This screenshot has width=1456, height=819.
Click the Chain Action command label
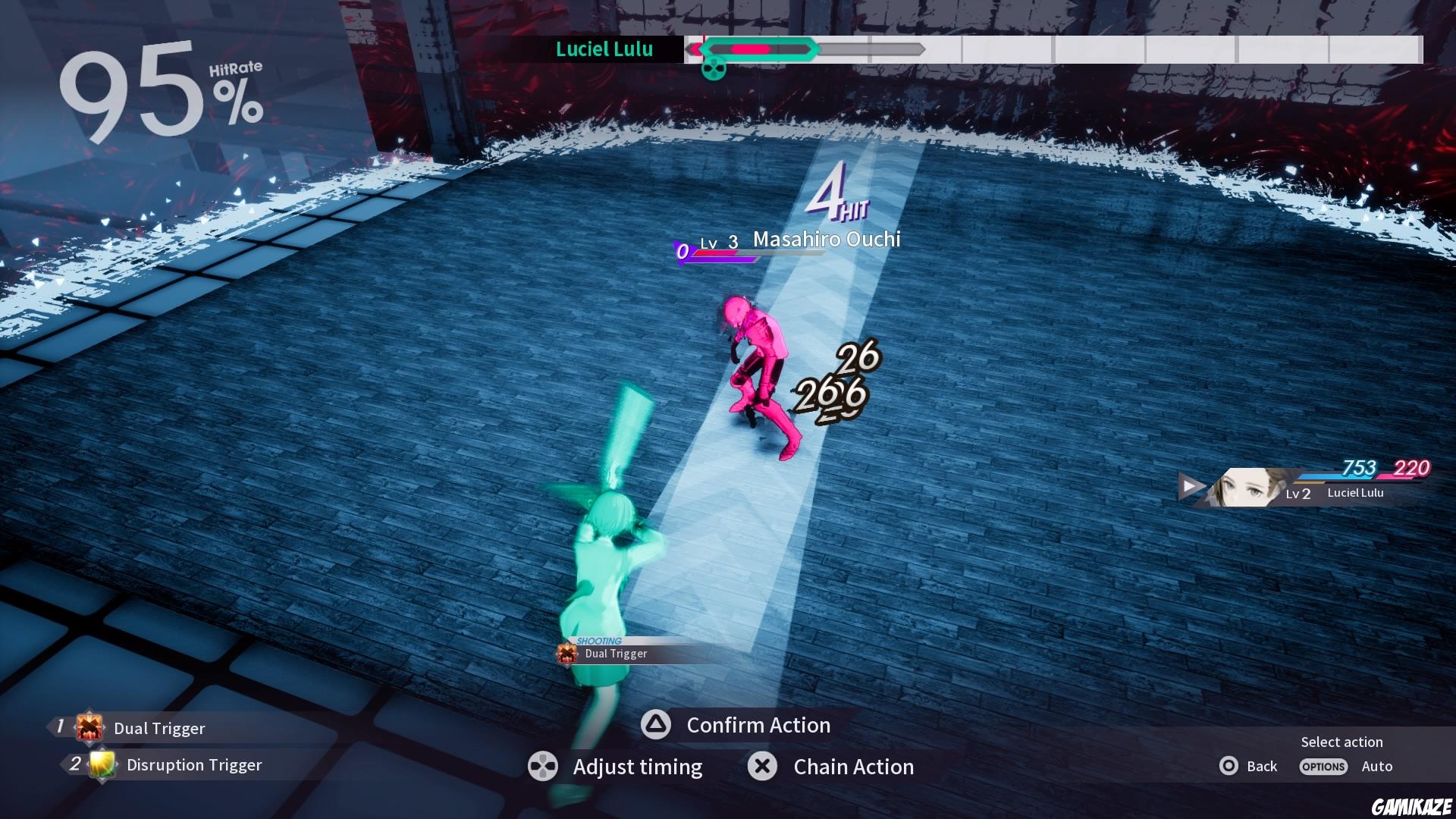pos(852,767)
